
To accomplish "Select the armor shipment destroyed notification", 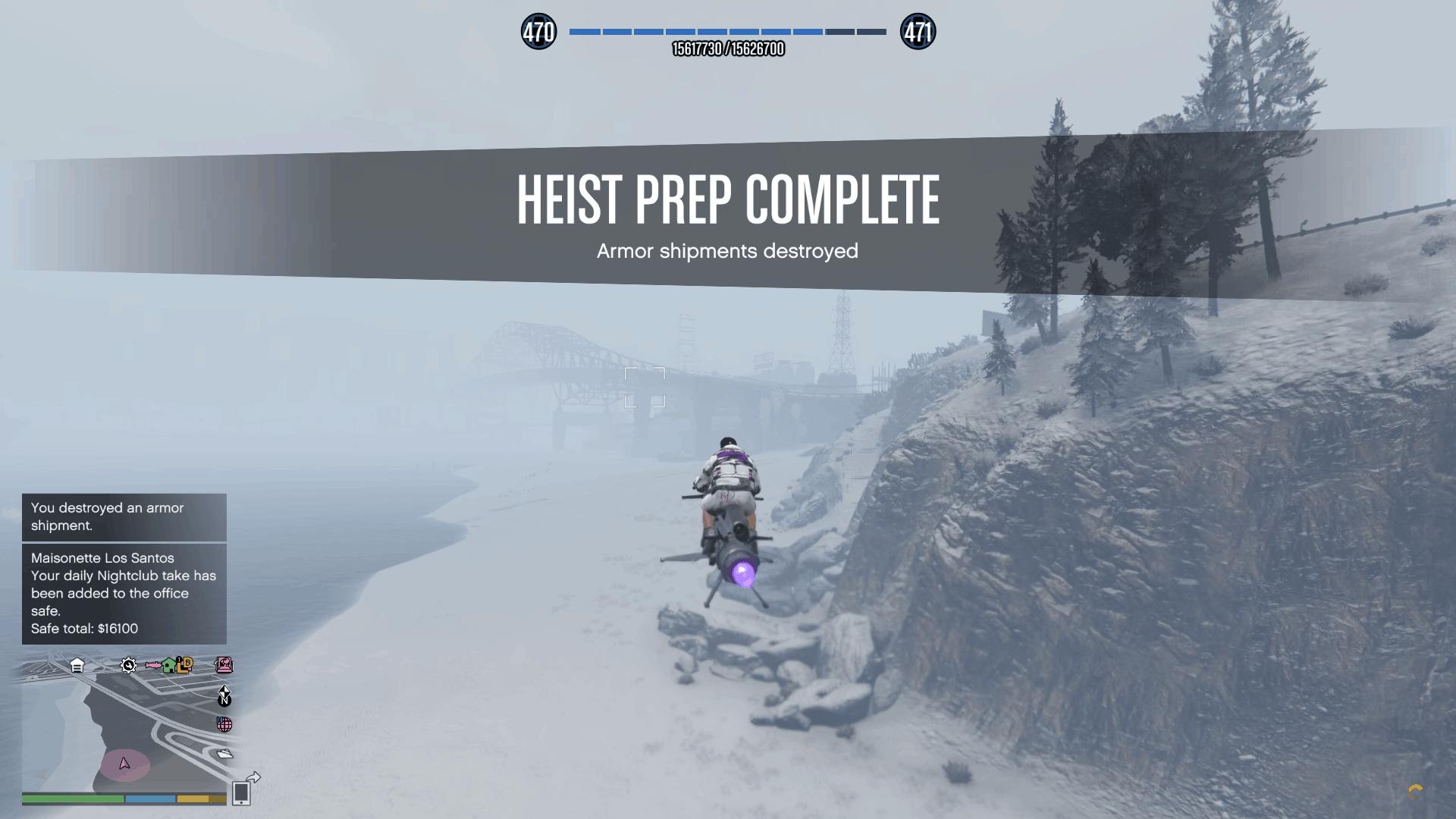I will point(124,517).
